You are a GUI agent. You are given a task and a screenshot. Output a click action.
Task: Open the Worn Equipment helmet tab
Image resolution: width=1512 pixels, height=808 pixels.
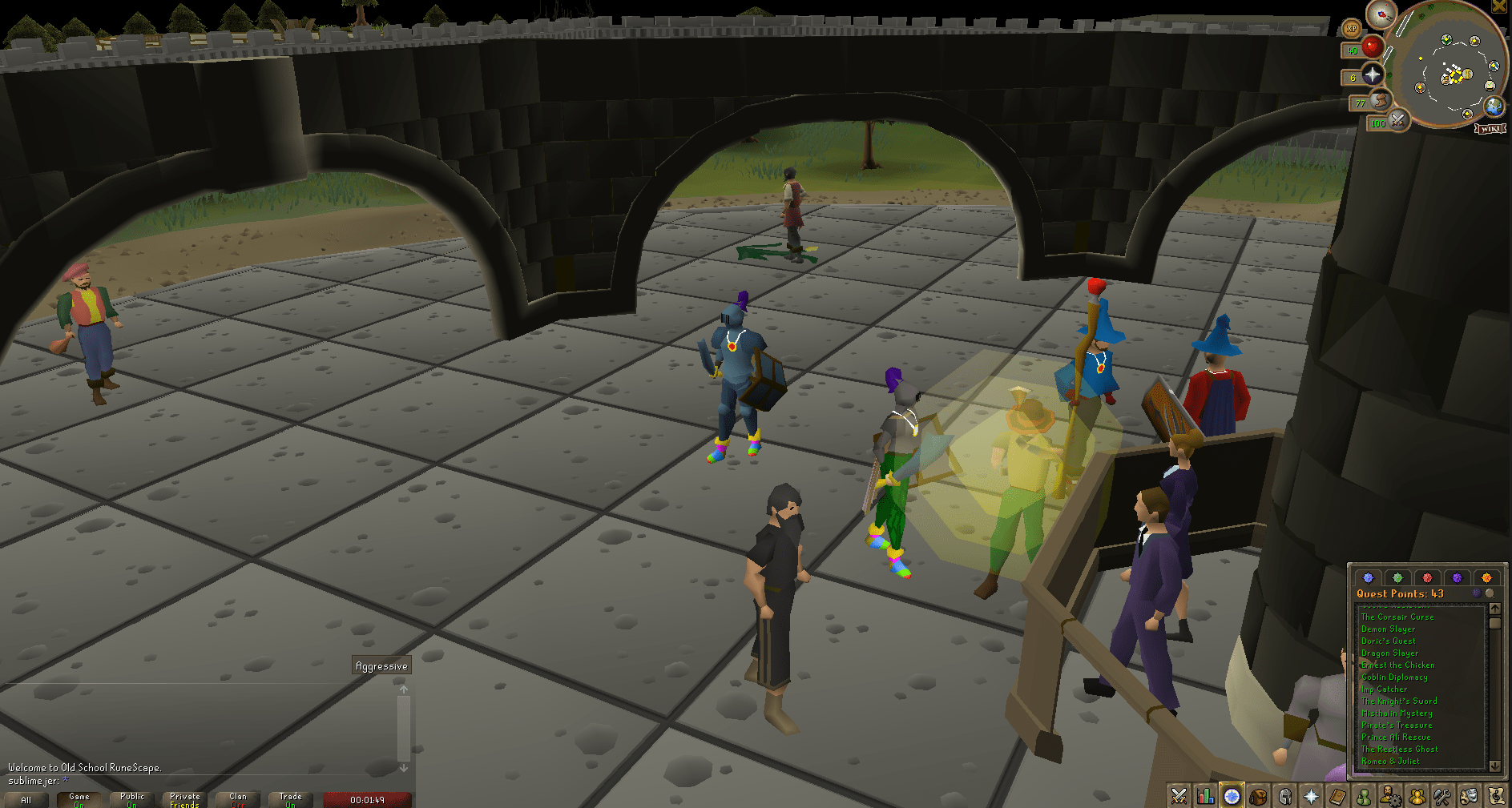(x=1284, y=796)
